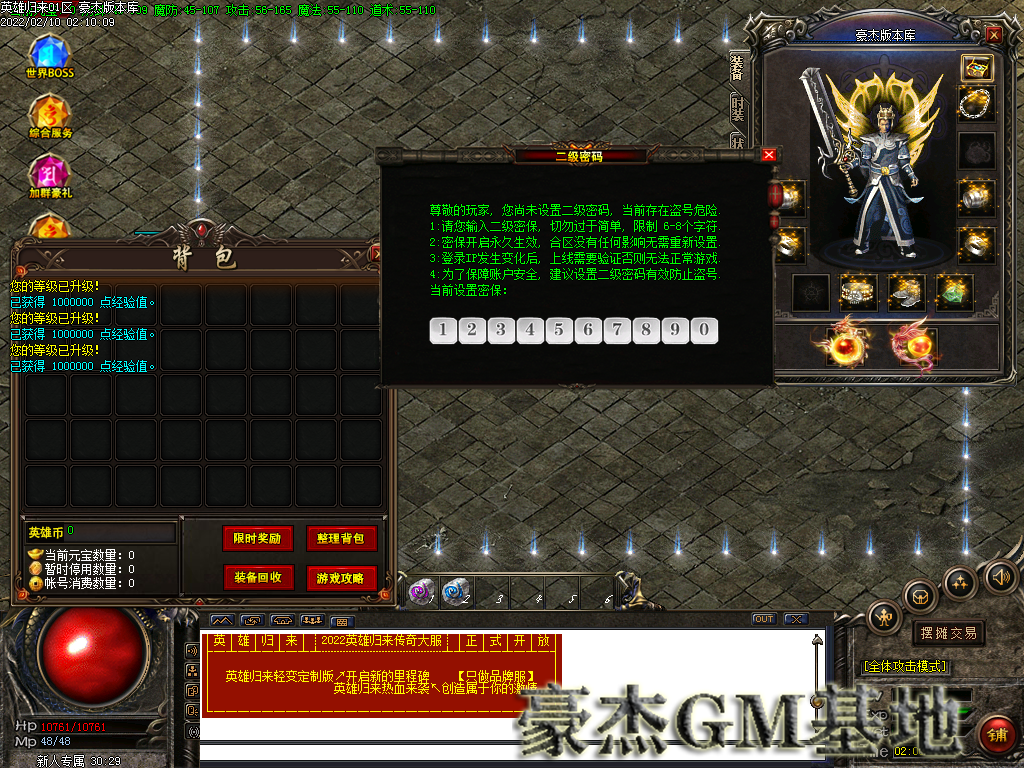Switch to the 时装 costume tab
Screen dimensions: 1024x768
[738, 108]
